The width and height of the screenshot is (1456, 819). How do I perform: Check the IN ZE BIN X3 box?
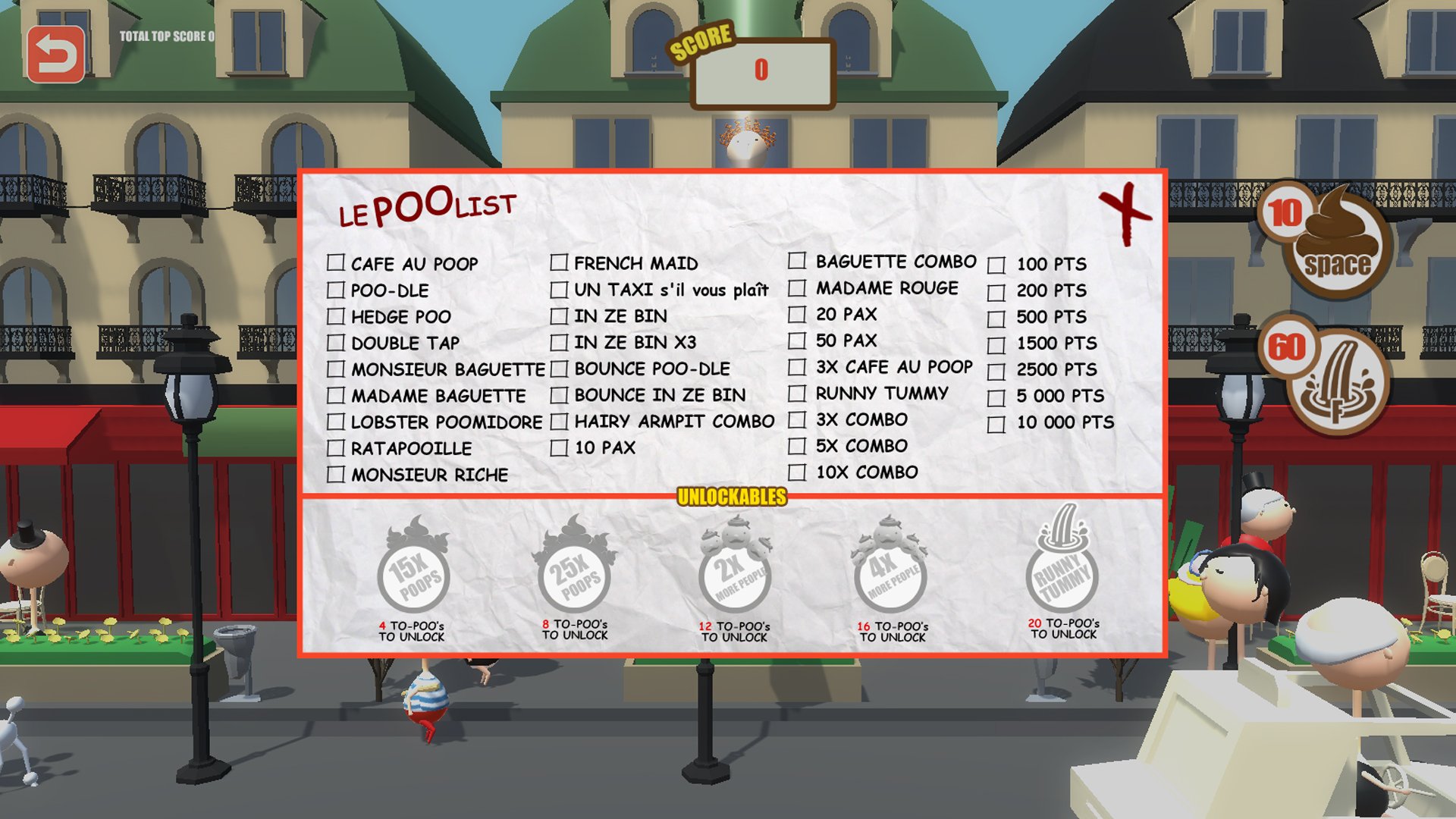tap(559, 343)
